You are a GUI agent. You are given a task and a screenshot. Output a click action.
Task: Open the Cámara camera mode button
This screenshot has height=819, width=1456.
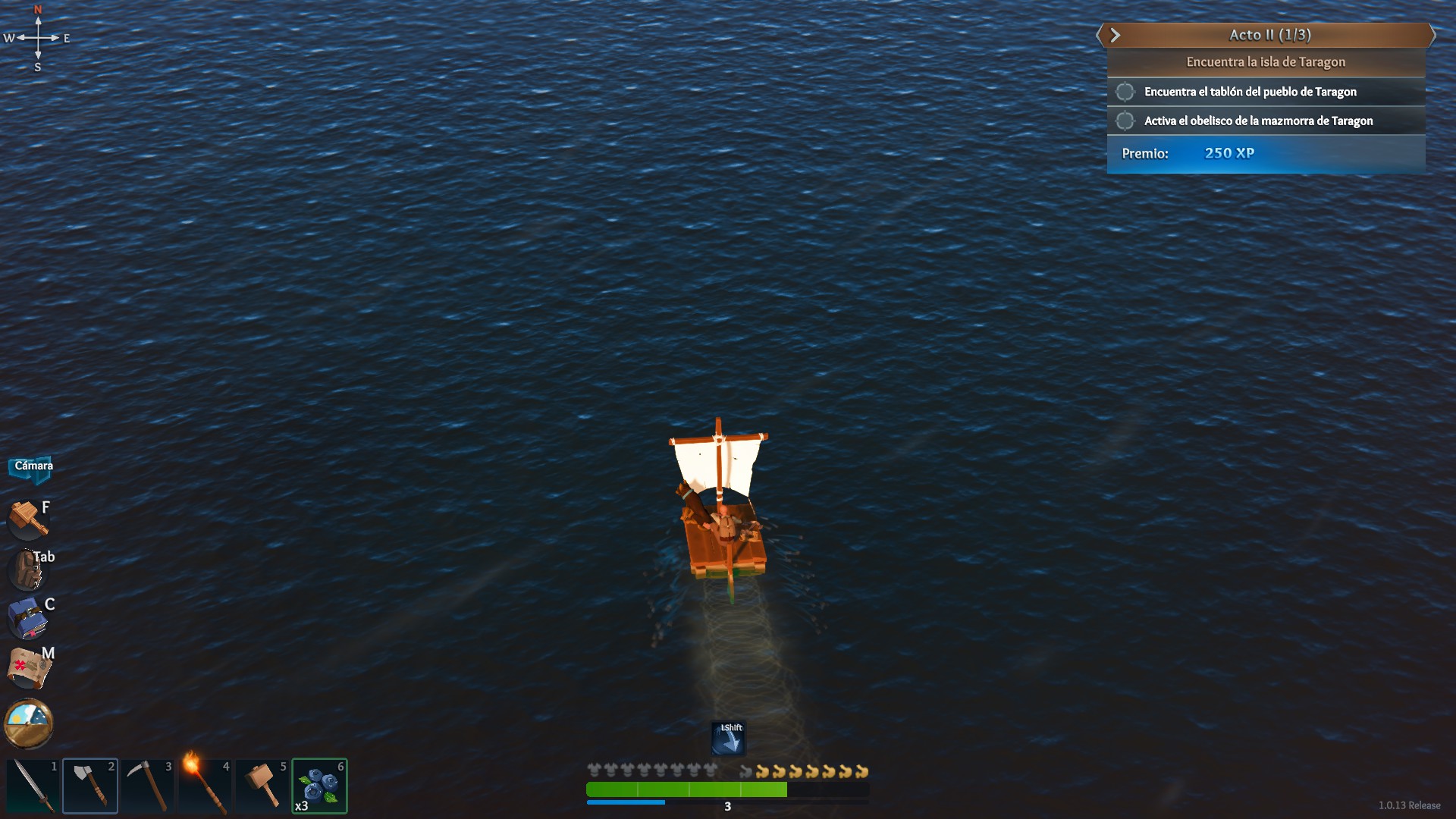click(33, 466)
